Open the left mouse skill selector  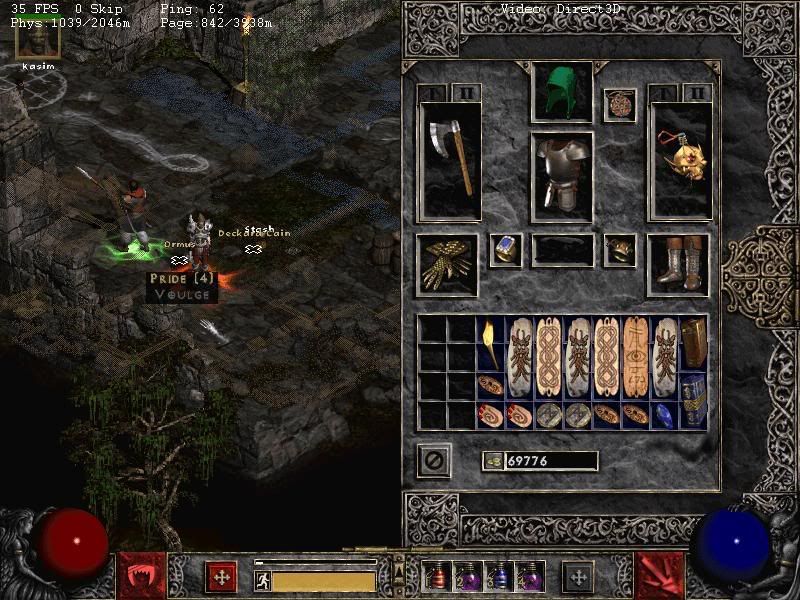point(138,575)
